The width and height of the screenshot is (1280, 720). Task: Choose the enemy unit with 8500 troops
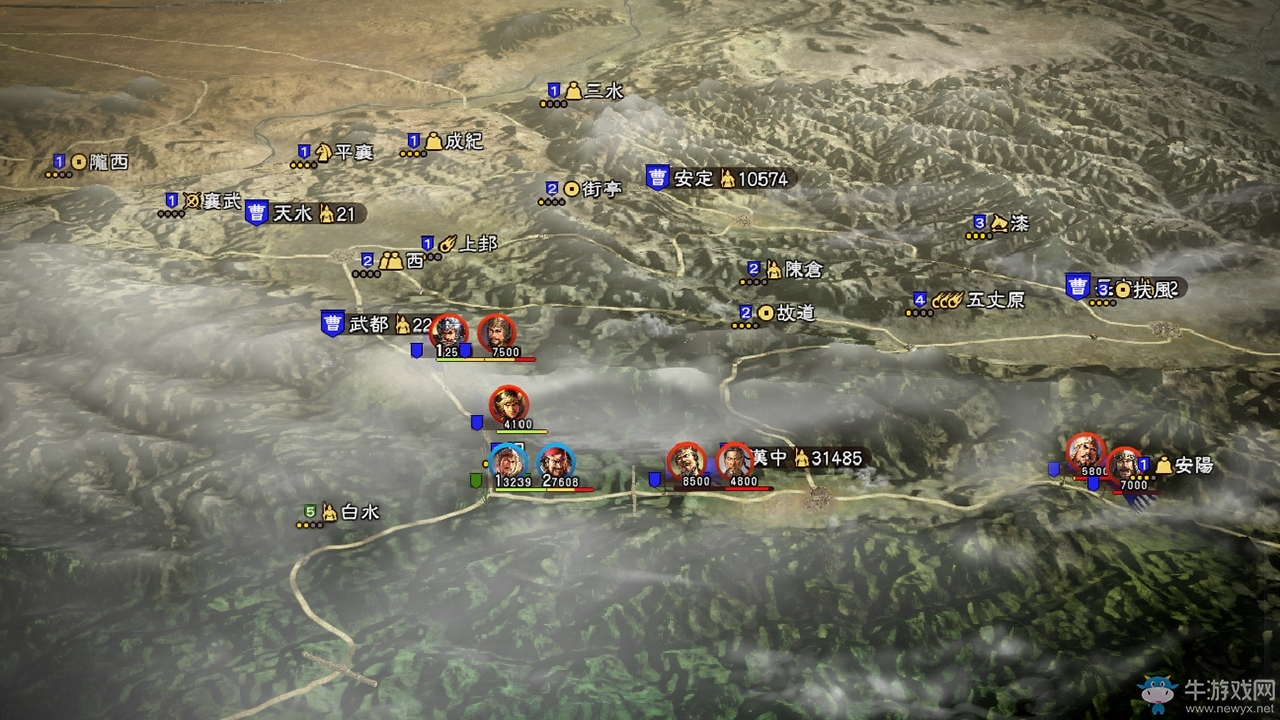(687, 461)
